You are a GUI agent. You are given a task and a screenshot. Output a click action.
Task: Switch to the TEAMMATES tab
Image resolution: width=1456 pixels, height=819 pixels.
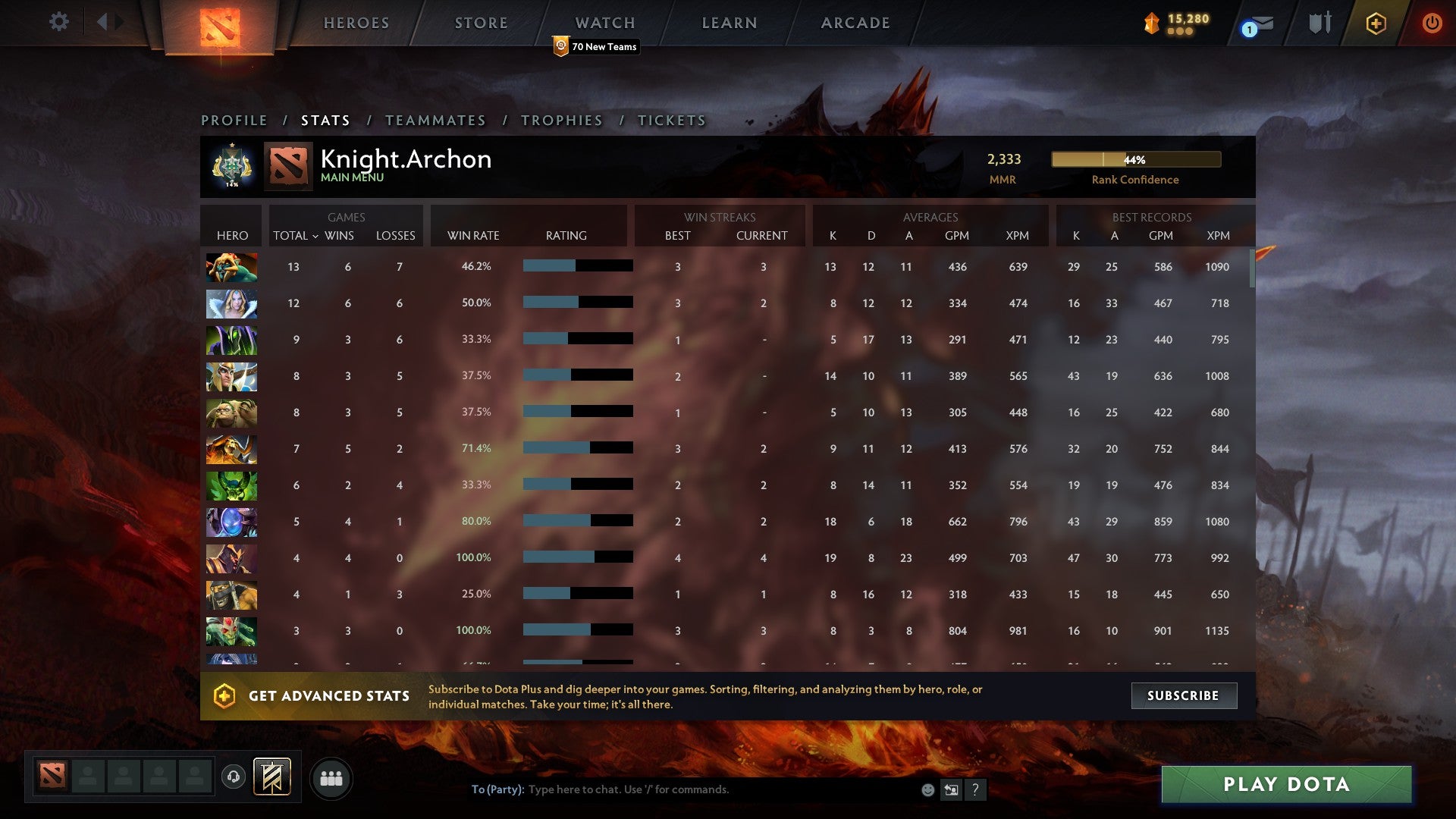[436, 120]
